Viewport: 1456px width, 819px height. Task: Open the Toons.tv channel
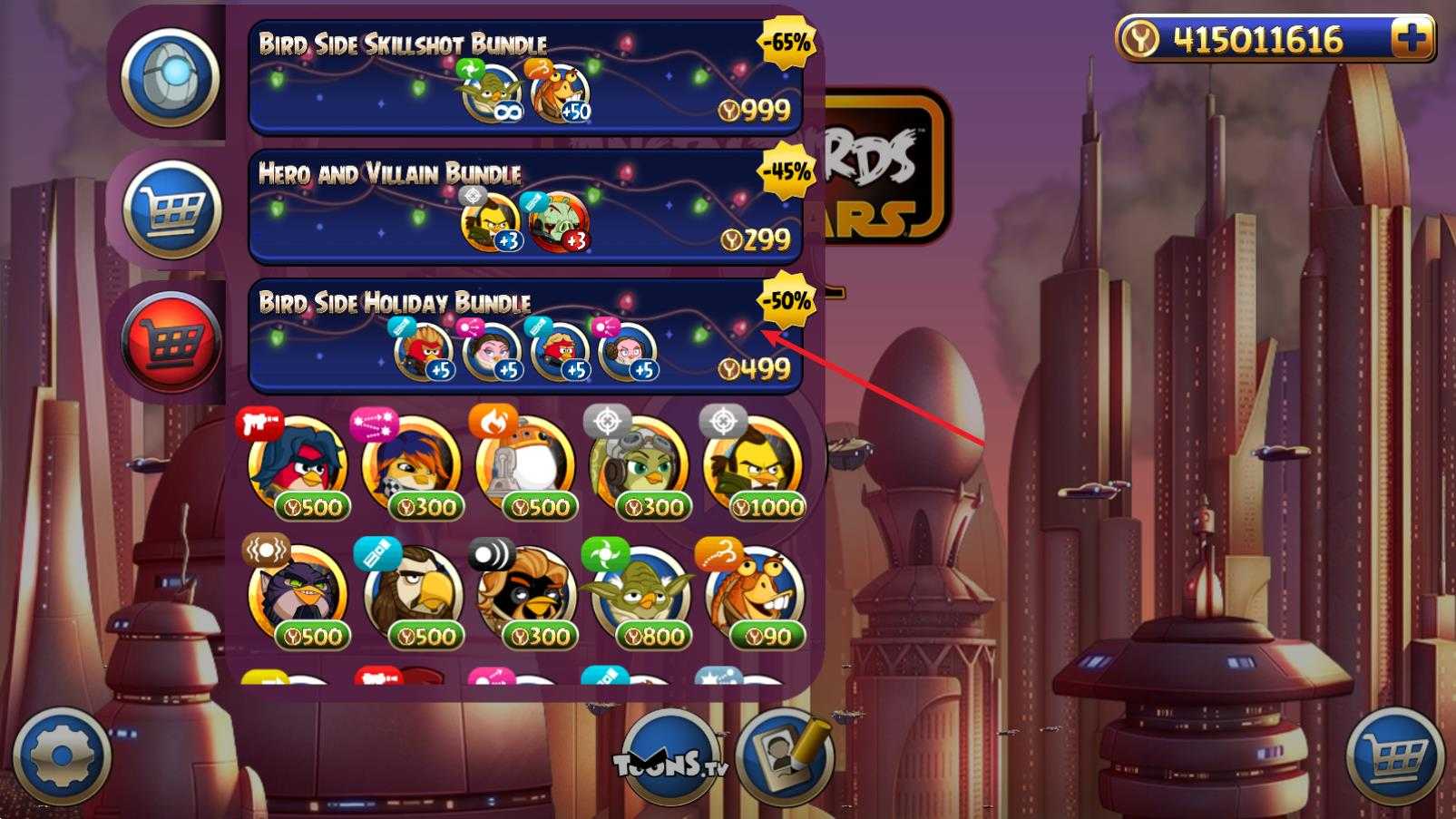(671, 759)
